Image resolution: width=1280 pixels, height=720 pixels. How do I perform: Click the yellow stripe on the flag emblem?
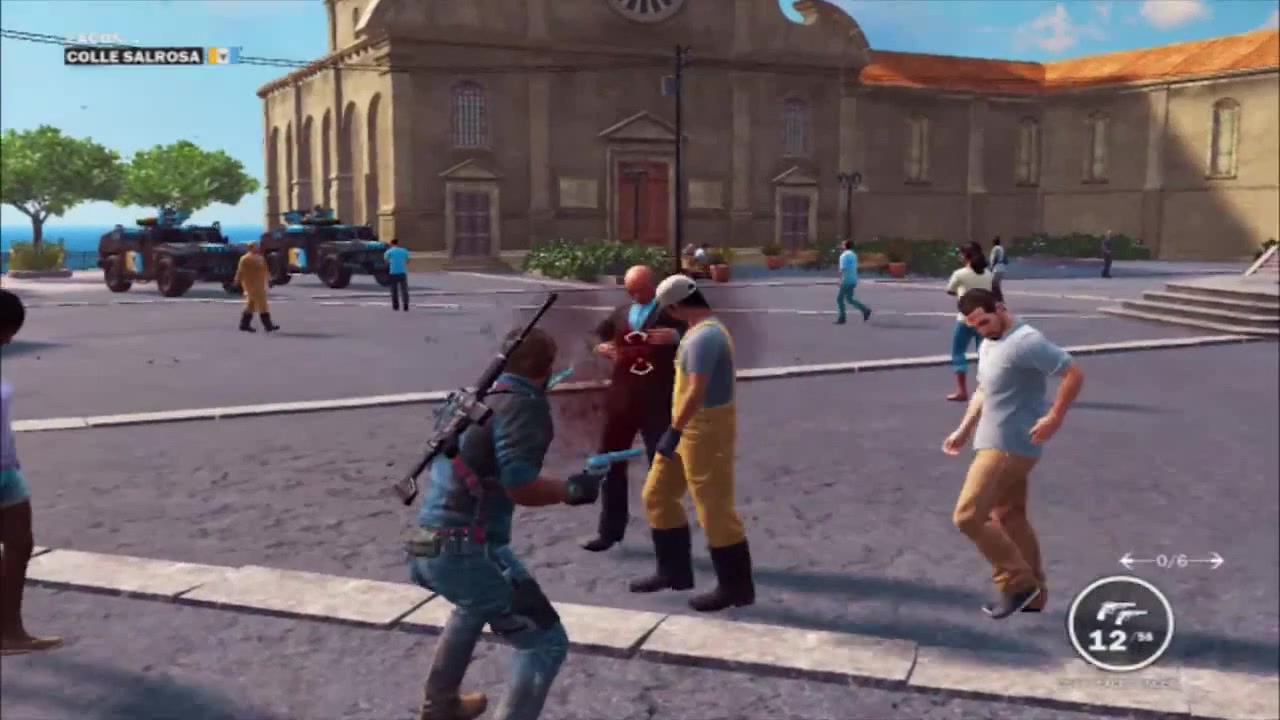[x=213, y=56]
